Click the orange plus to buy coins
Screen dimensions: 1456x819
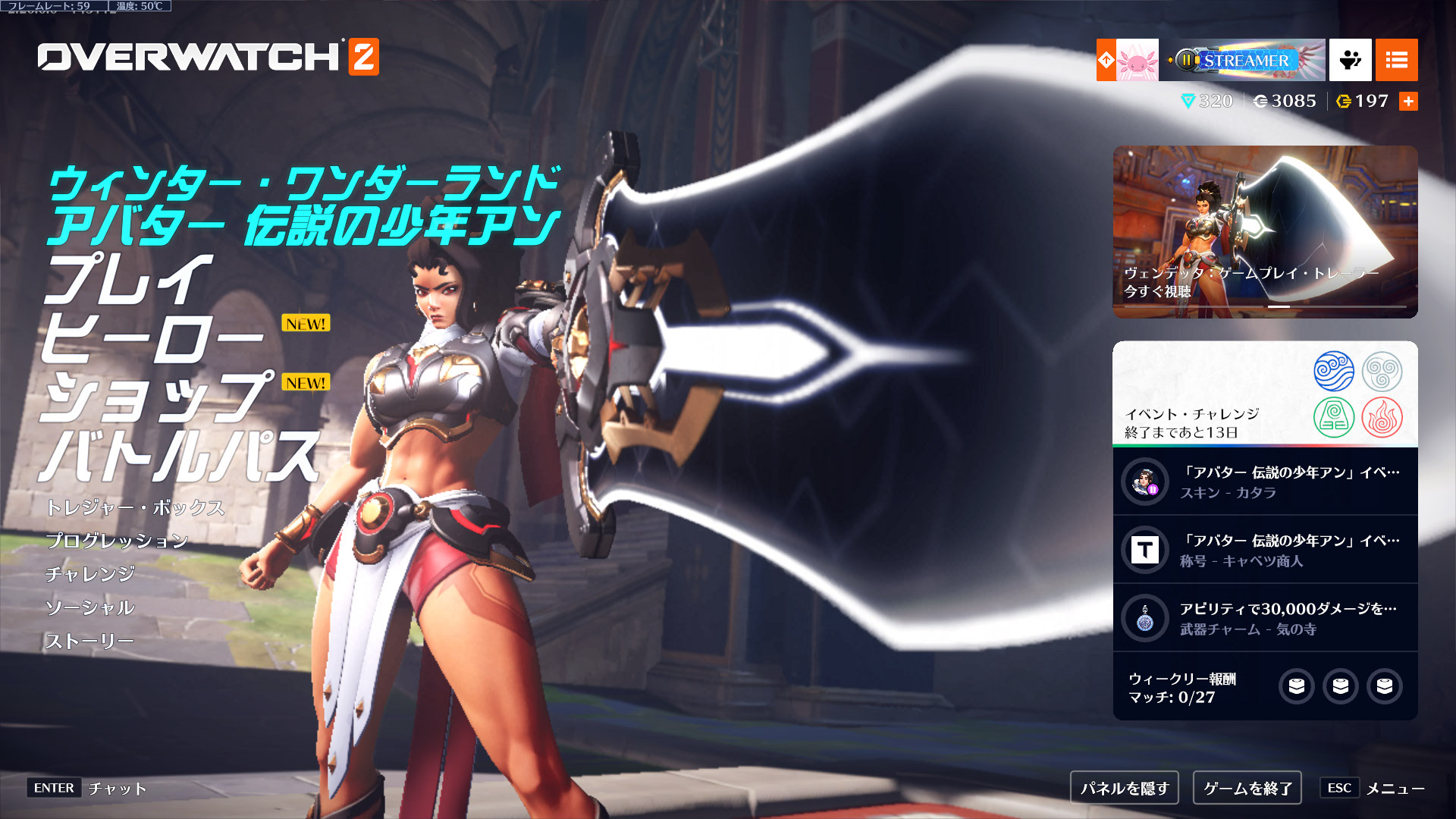(1408, 101)
